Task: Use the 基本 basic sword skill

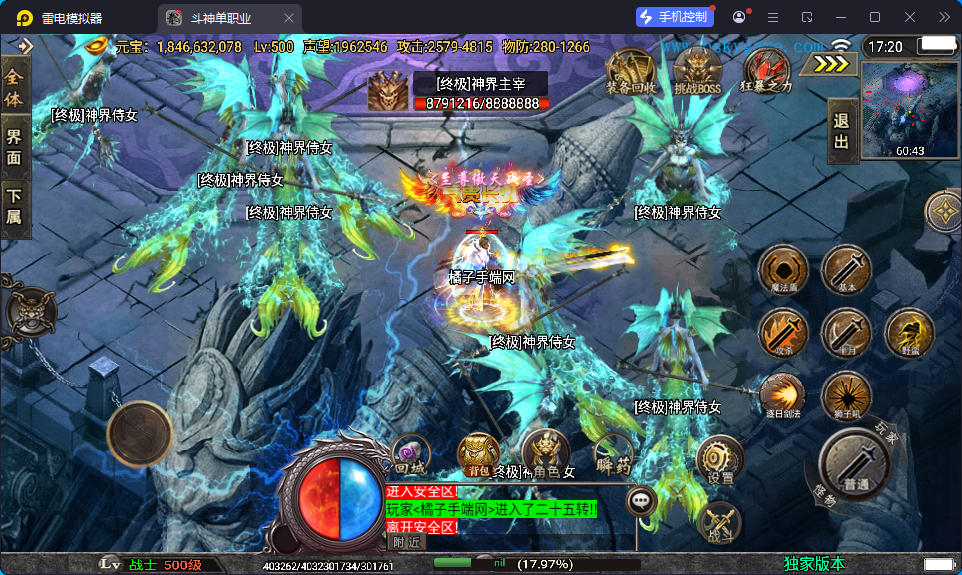Action: (x=847, y=270)
